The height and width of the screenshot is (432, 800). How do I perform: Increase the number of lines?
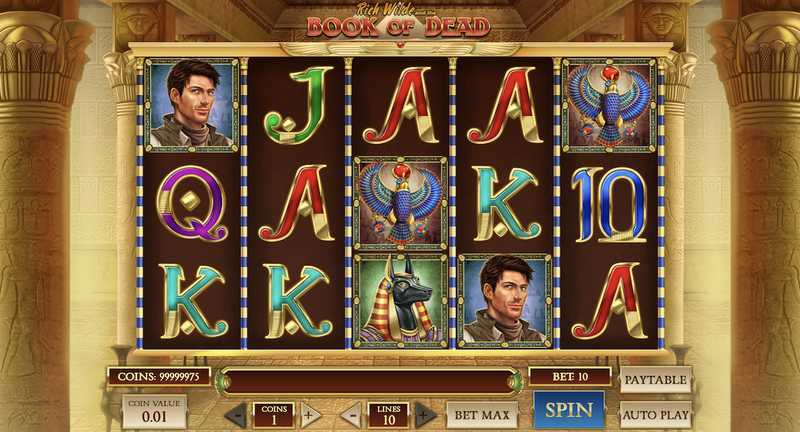[x=426, y=414]
